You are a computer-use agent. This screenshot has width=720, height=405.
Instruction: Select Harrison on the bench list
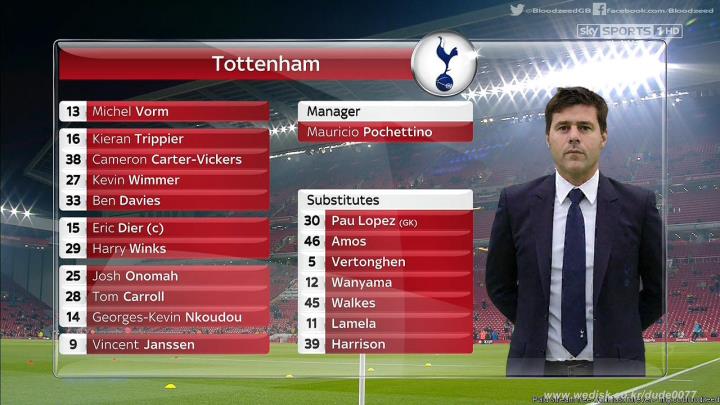click(385, 344)
